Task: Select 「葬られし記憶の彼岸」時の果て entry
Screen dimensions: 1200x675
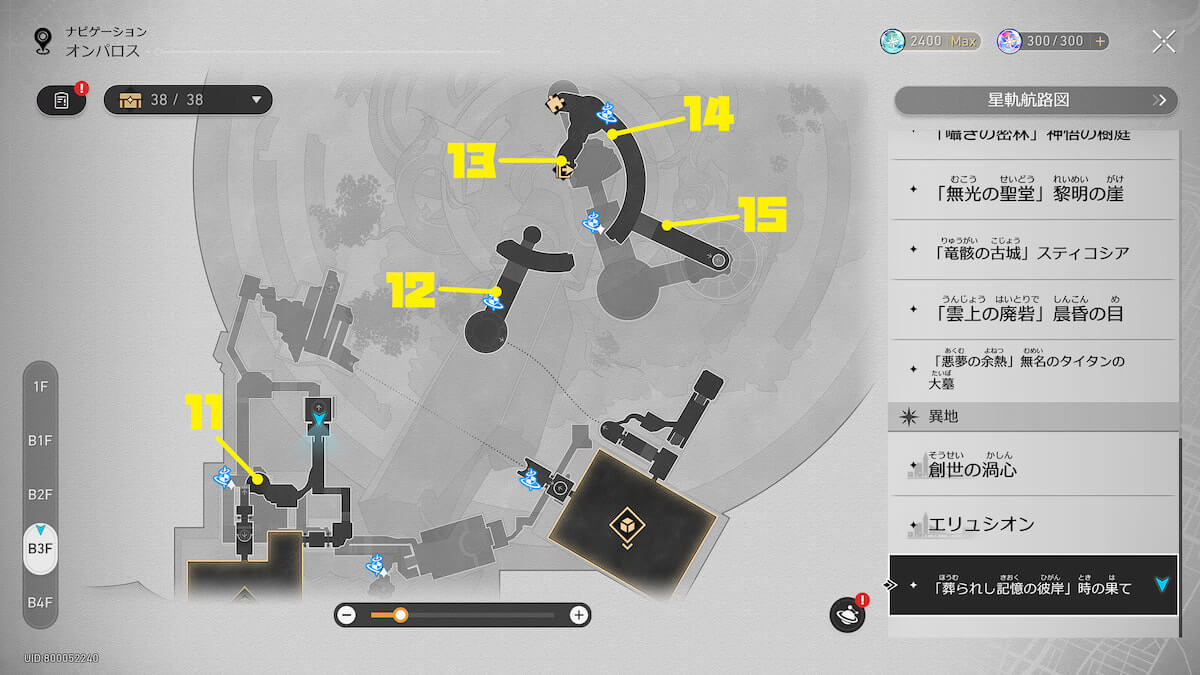Action: [x=1034, y=586]
